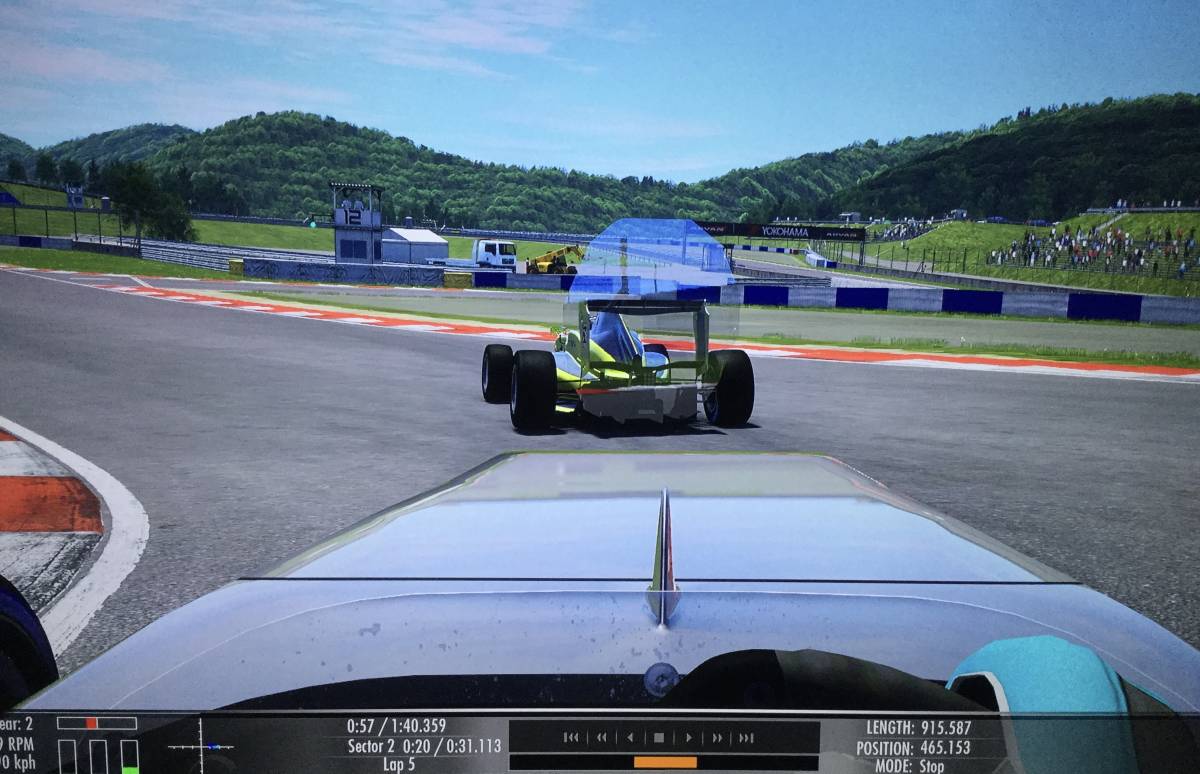
Task: Play the replay forward
Action: (x=688, y=738)
